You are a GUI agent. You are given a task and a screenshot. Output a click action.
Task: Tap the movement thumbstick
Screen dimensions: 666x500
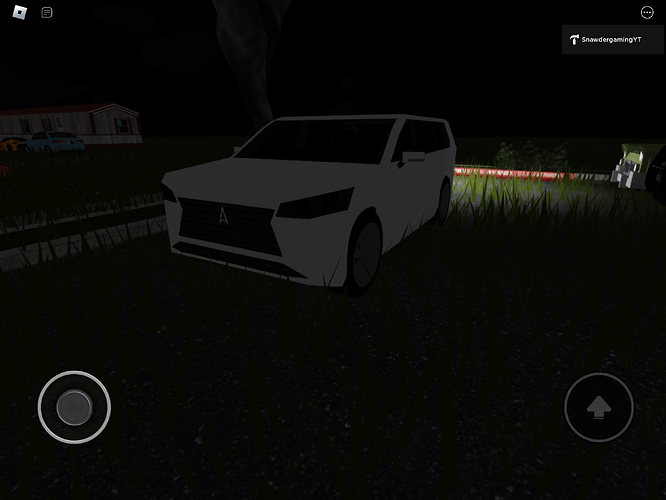(74, 407)
